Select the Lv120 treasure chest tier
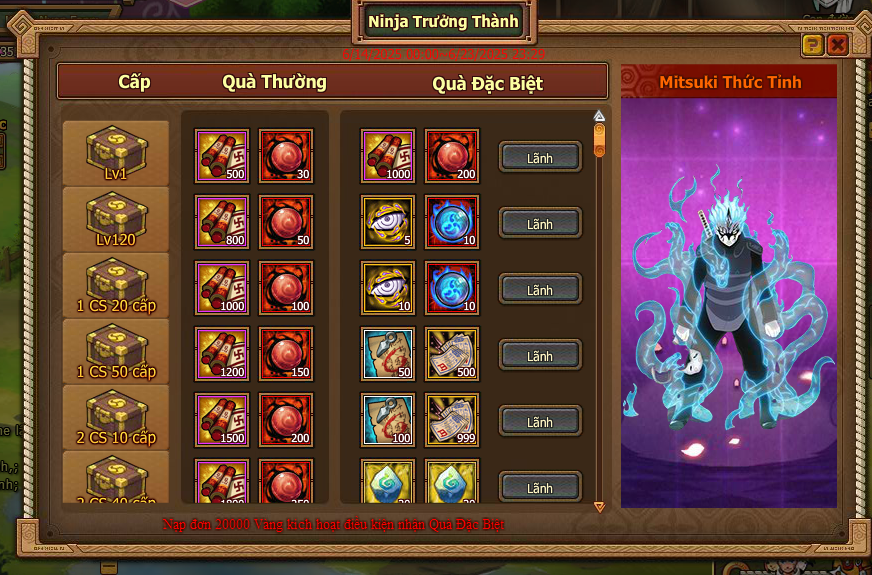Screen dimensions: 872x575 (115, 218)
